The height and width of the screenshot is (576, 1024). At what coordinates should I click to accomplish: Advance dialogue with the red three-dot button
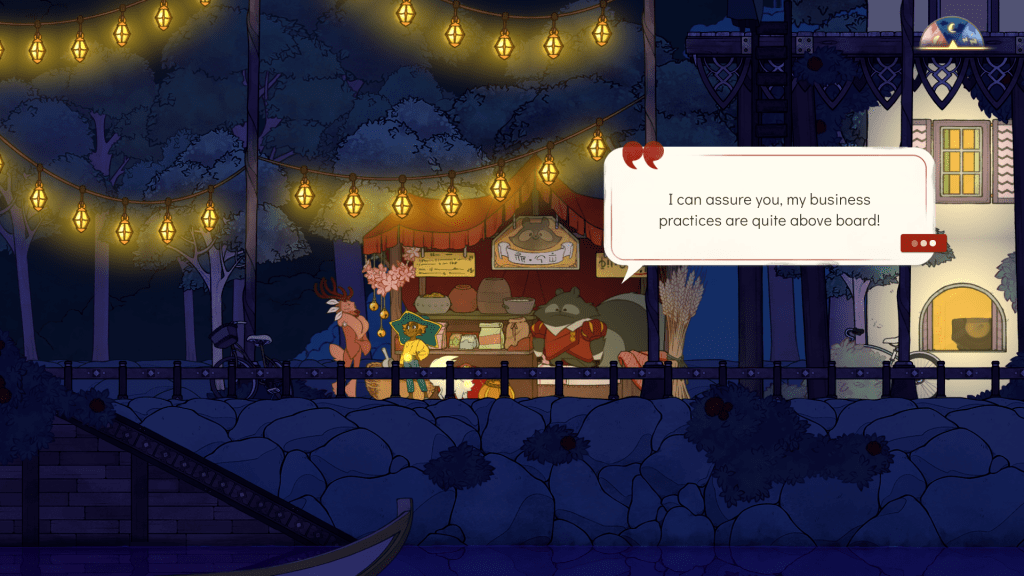click(x=923, y=243)
